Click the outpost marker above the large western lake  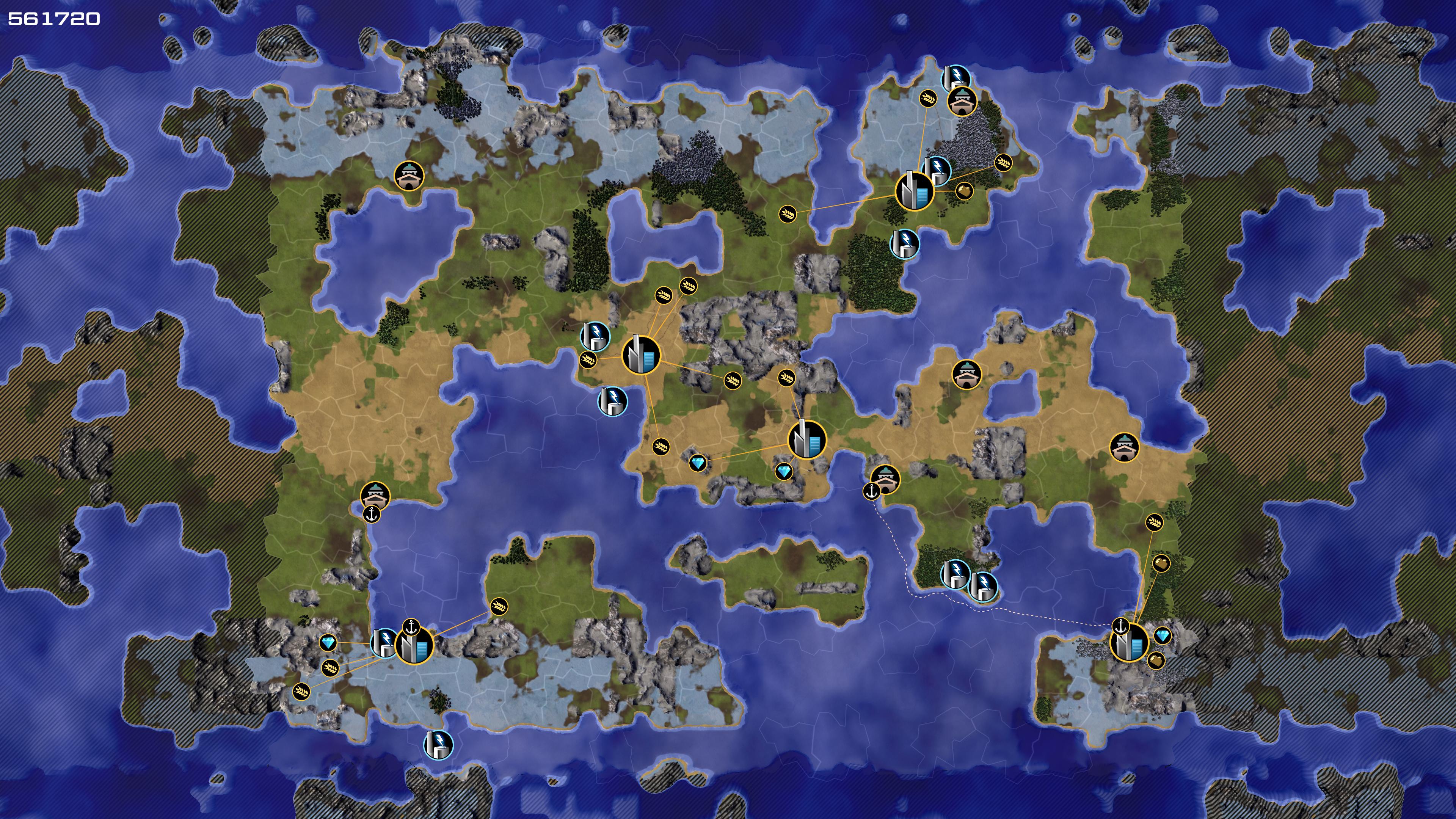point(409,176)
